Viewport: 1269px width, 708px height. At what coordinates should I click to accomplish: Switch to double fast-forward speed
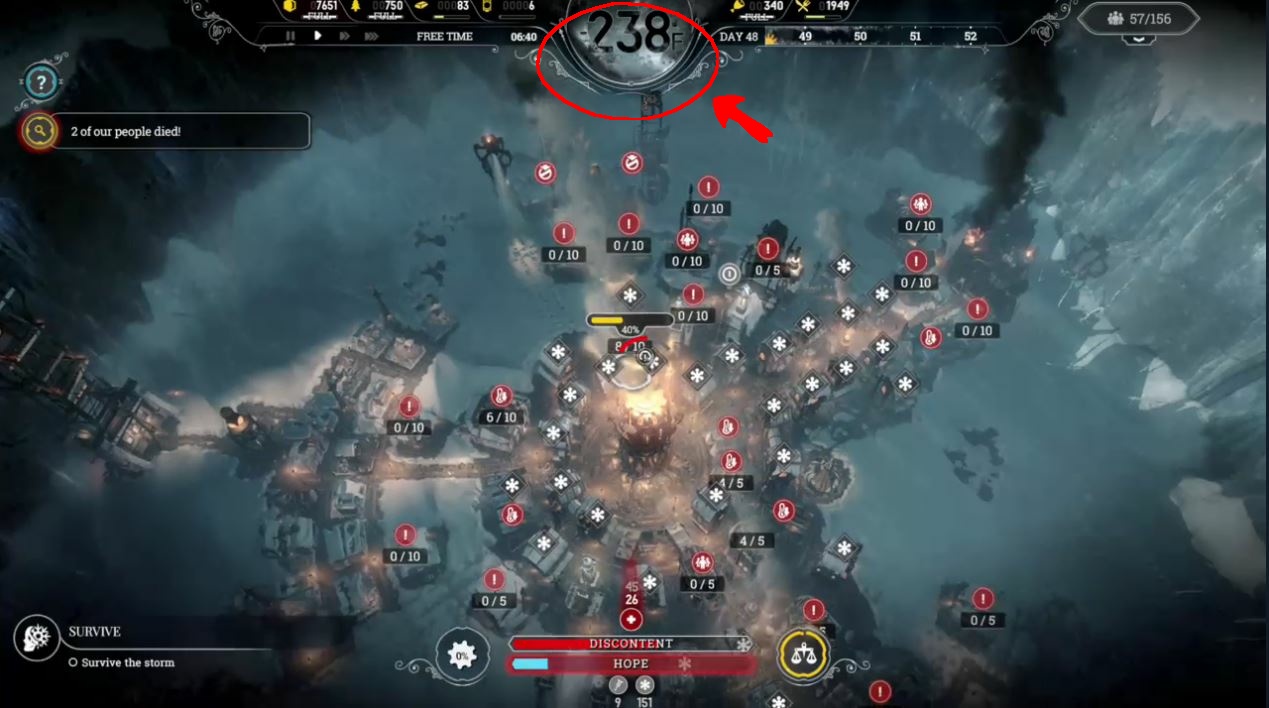[345, 36]
